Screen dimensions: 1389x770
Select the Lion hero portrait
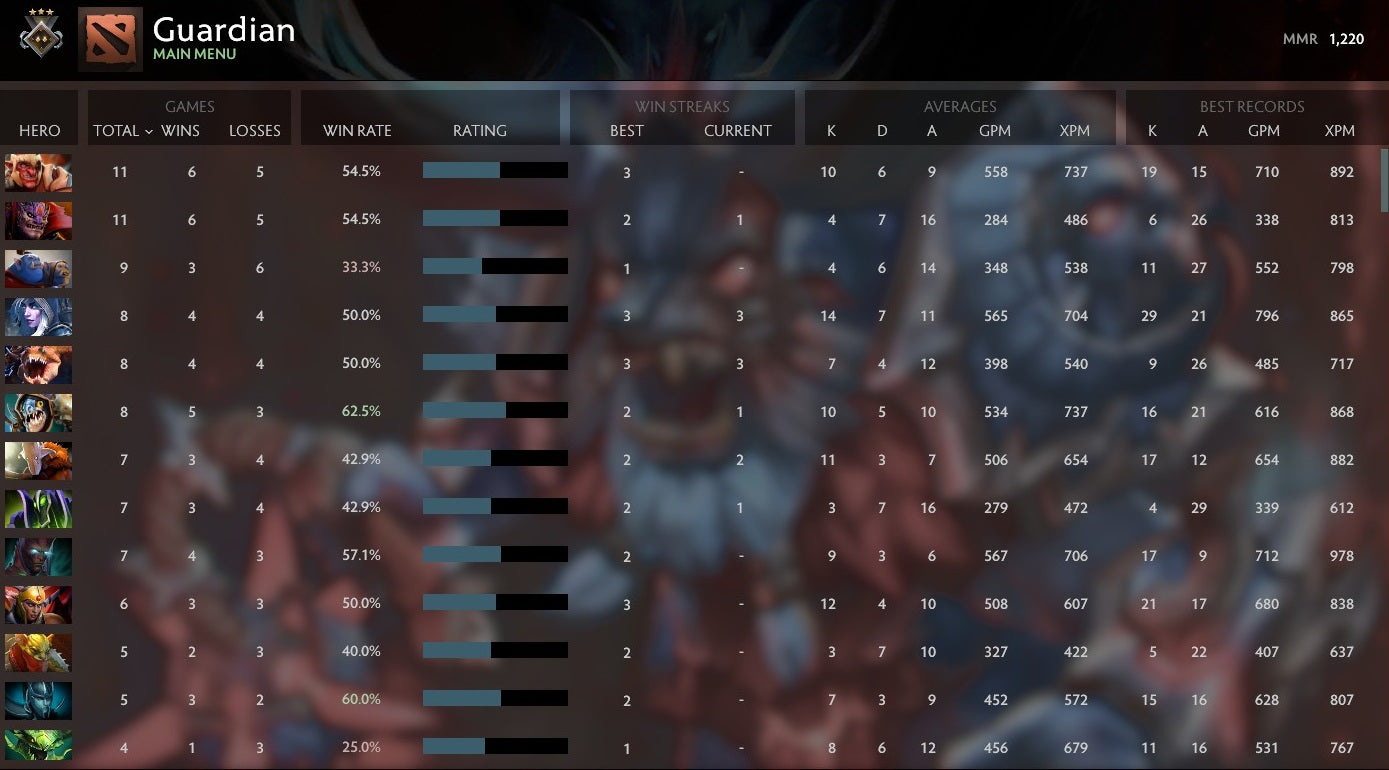[38, 220]
